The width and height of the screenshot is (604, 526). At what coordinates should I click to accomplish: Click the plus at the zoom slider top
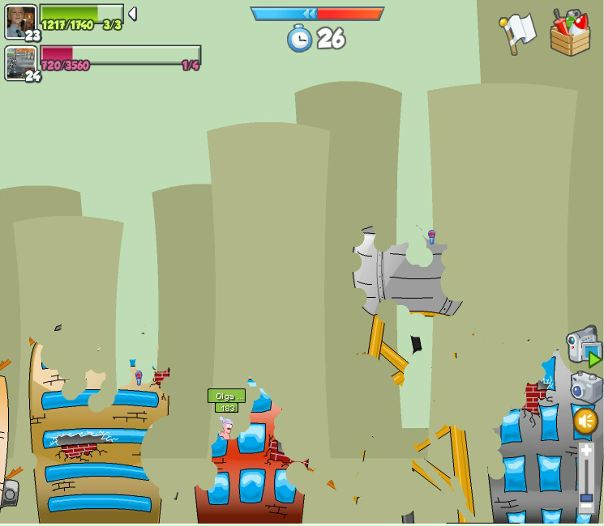[x=586, y=451]
